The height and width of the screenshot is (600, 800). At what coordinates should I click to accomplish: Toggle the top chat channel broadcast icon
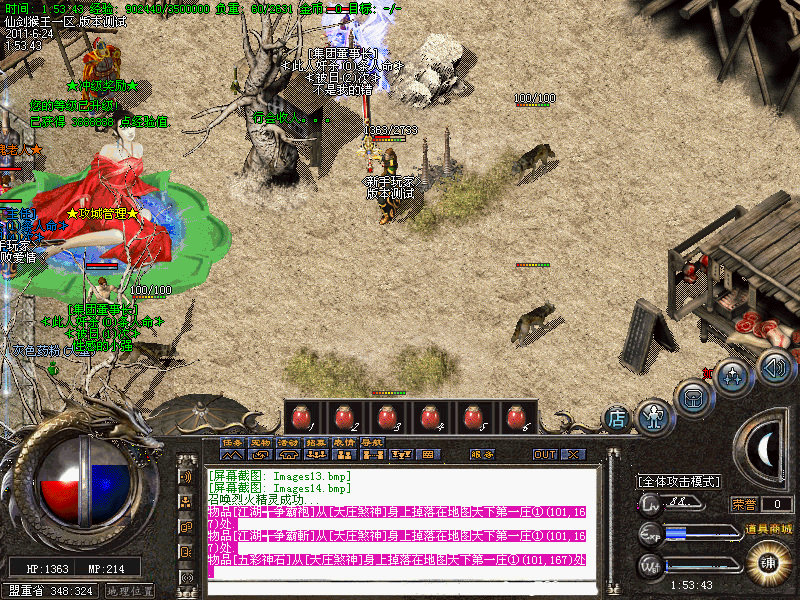186,476
